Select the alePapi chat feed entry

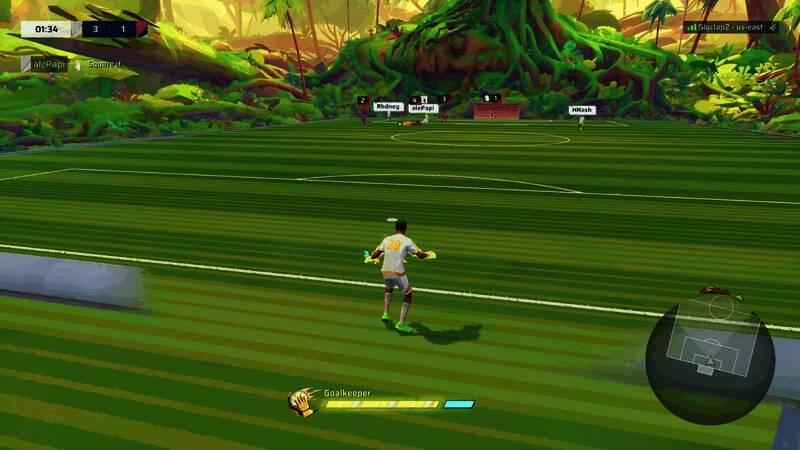click(x=47, y=64)
